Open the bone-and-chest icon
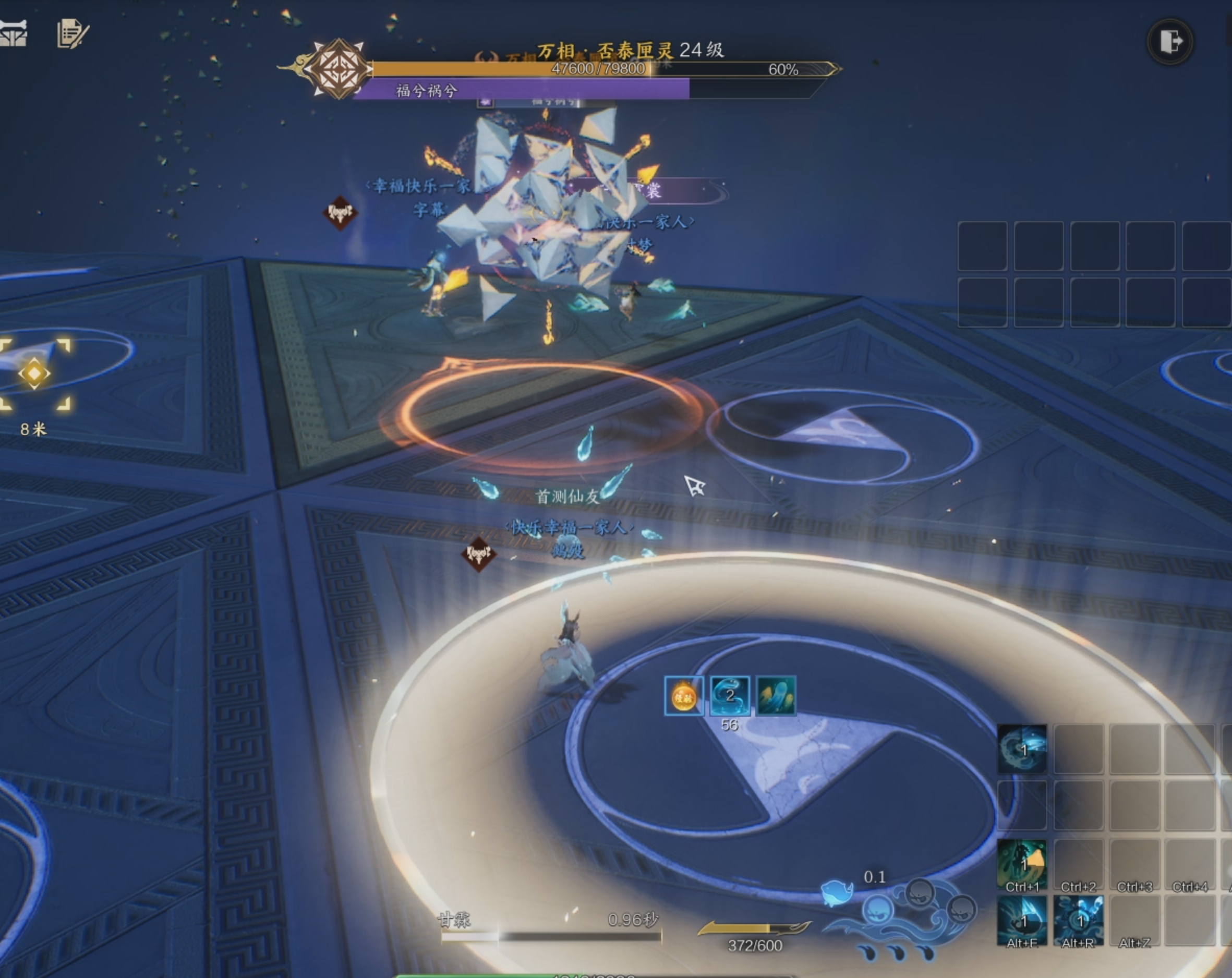This screenshot has width=1232, height=978. (14, 33)
